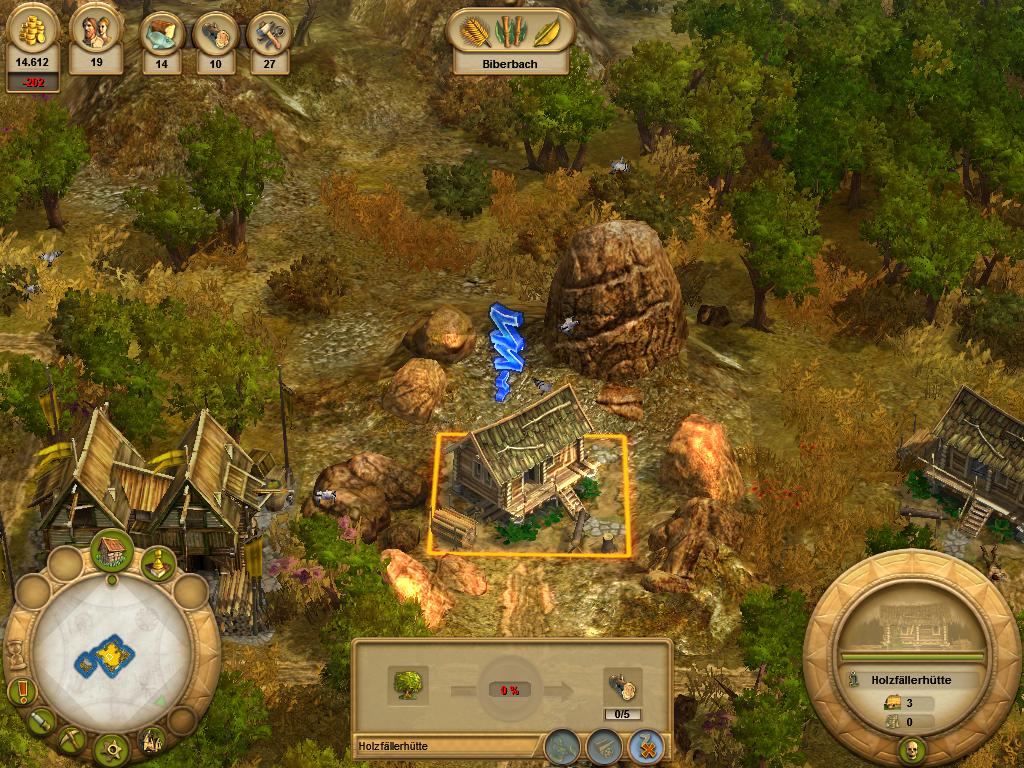Screen dimensions: 1024x768
Task: Select the knife tool button
Action: coord(41,720)
